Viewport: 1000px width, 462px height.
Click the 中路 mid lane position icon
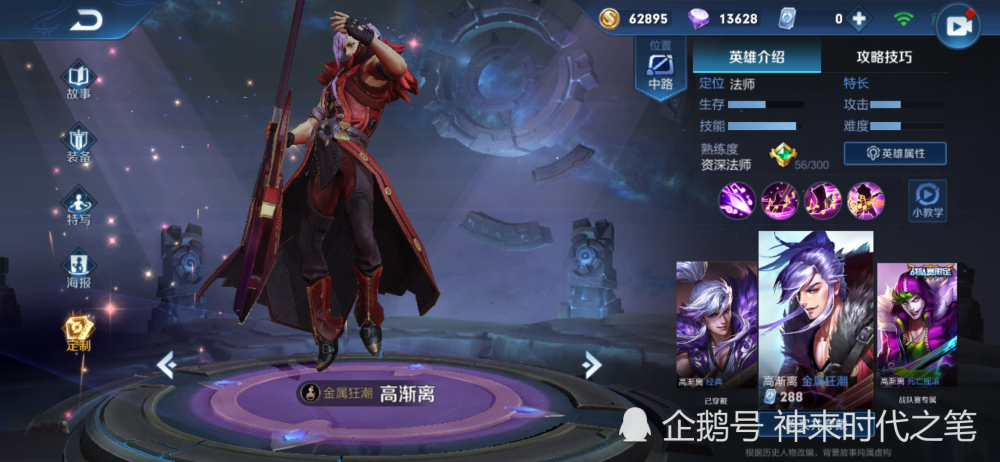[x=660, y=70]
